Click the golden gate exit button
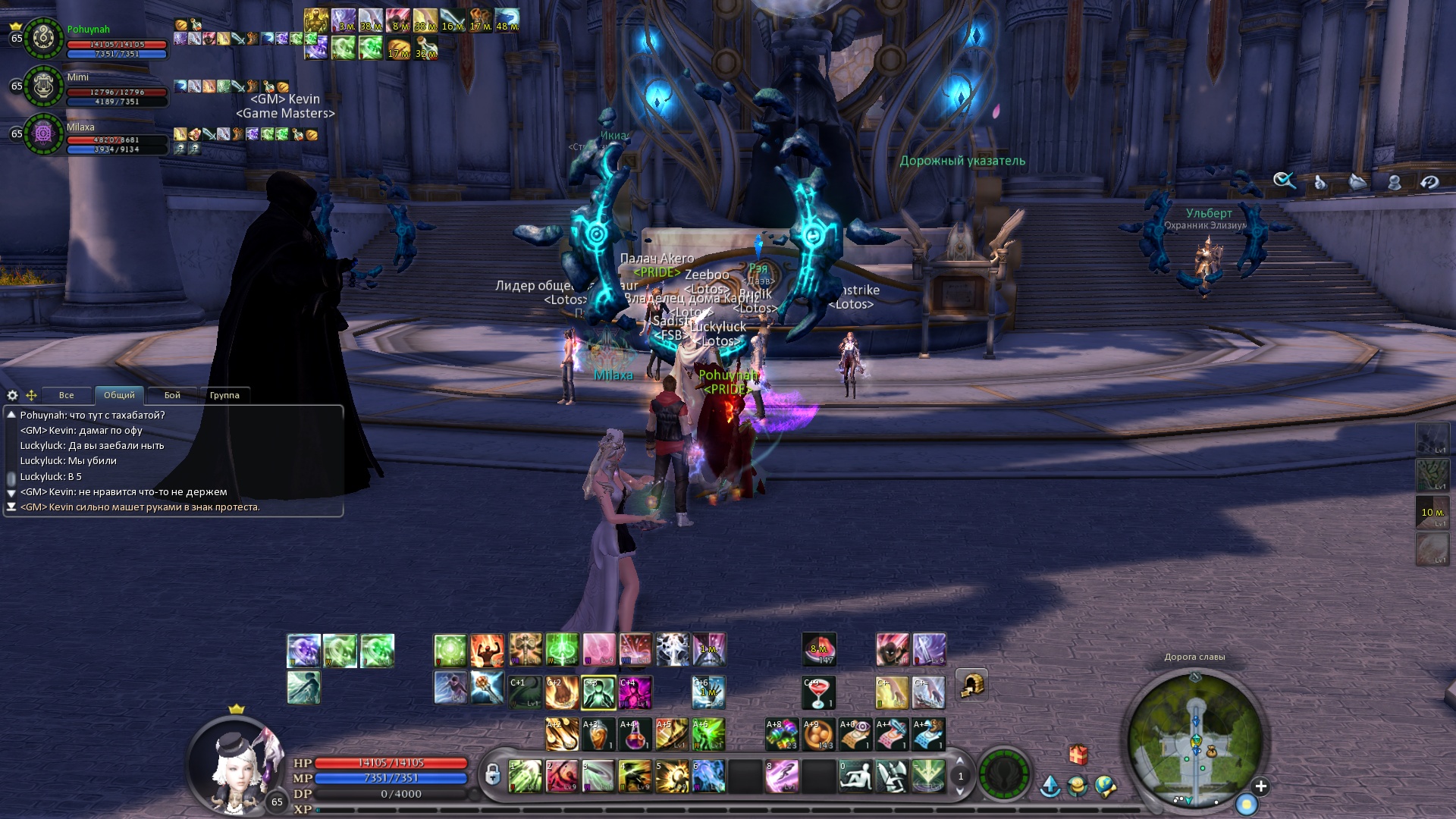The image size is (1456, 819). pyautogui.click(x=971, y=685)
